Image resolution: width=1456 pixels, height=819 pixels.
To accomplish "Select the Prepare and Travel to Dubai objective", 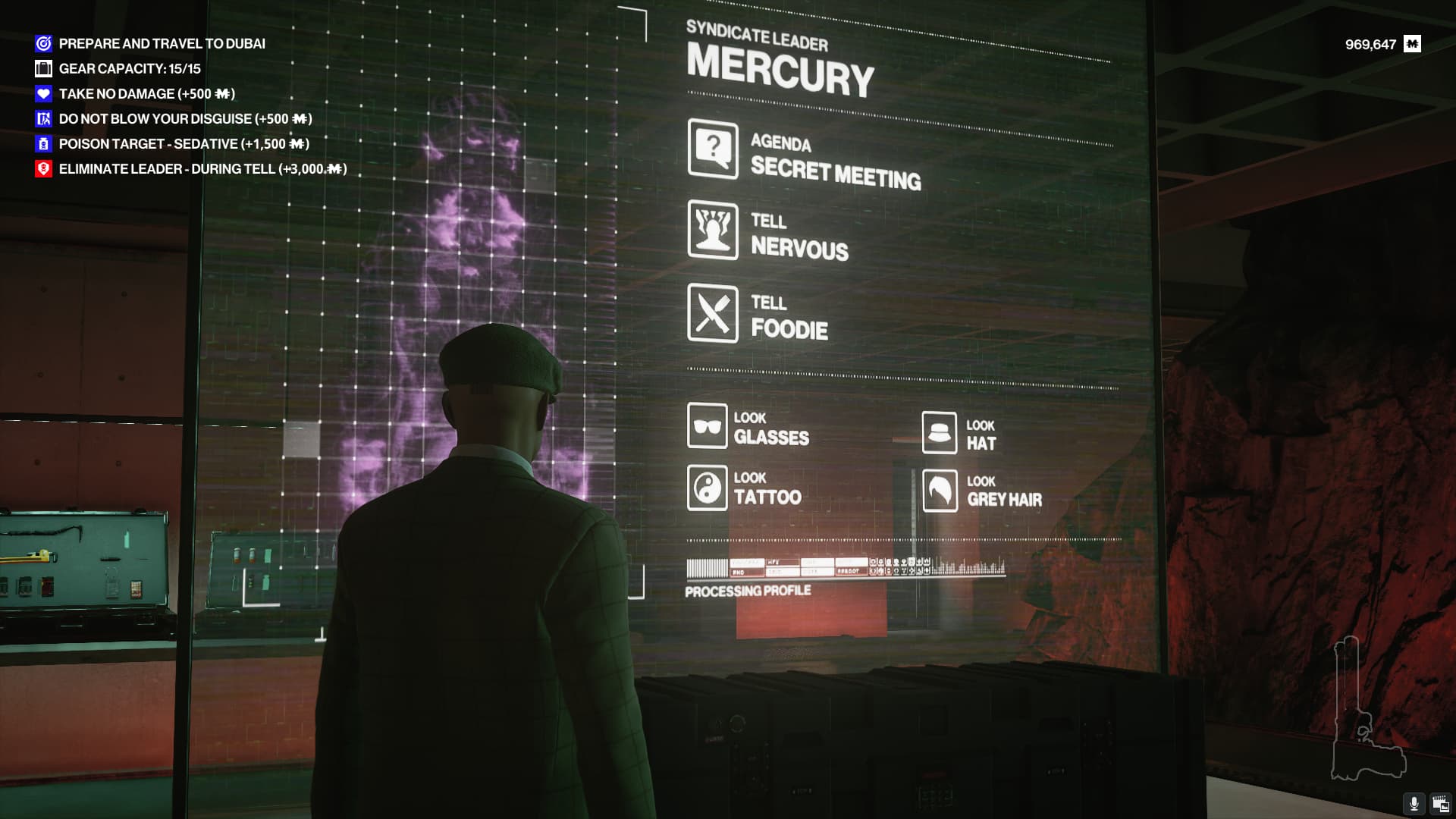I will (162, 44).
